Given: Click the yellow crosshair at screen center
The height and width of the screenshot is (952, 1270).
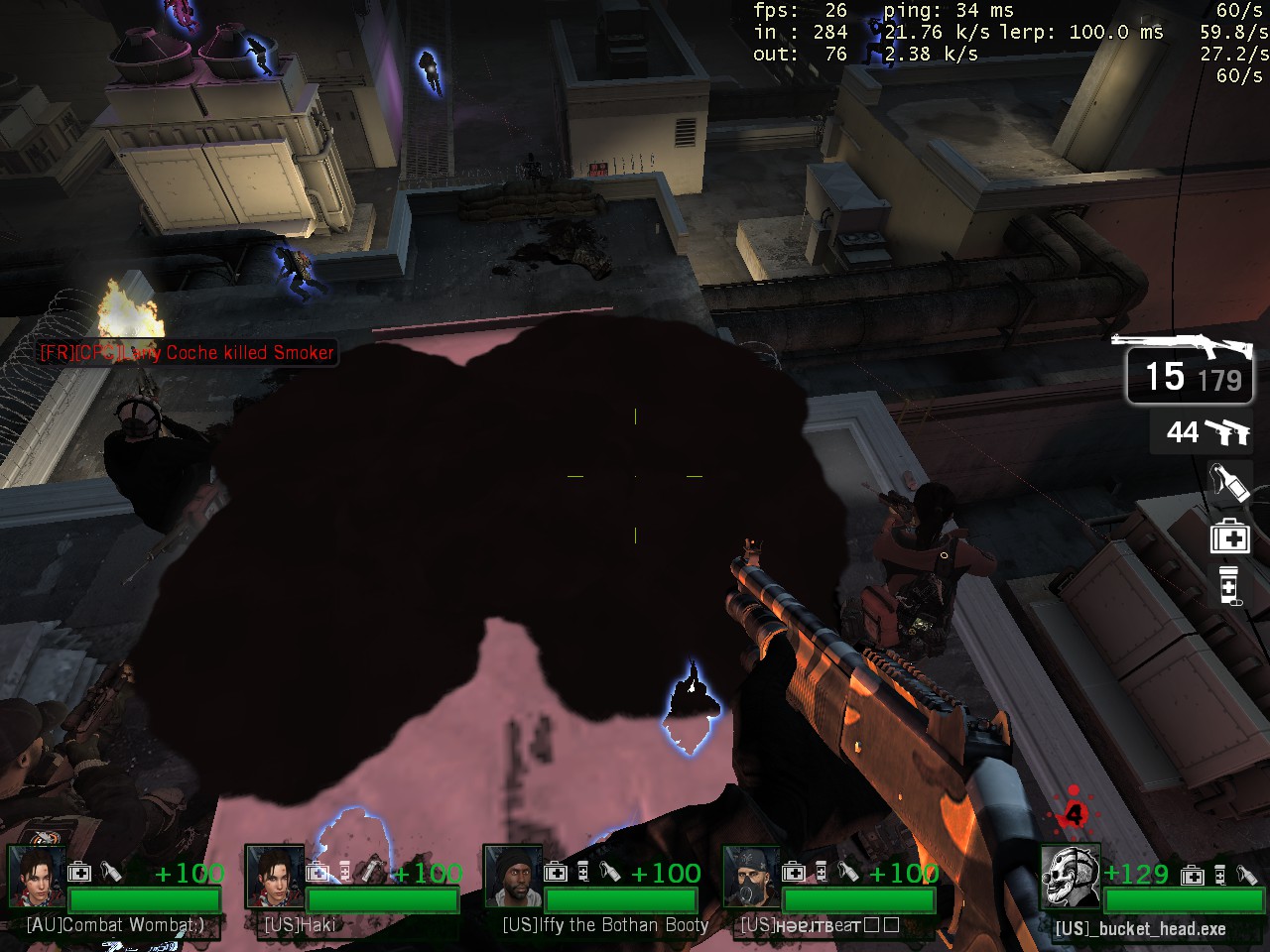Looking at the screenshot, I should (635, 476).
